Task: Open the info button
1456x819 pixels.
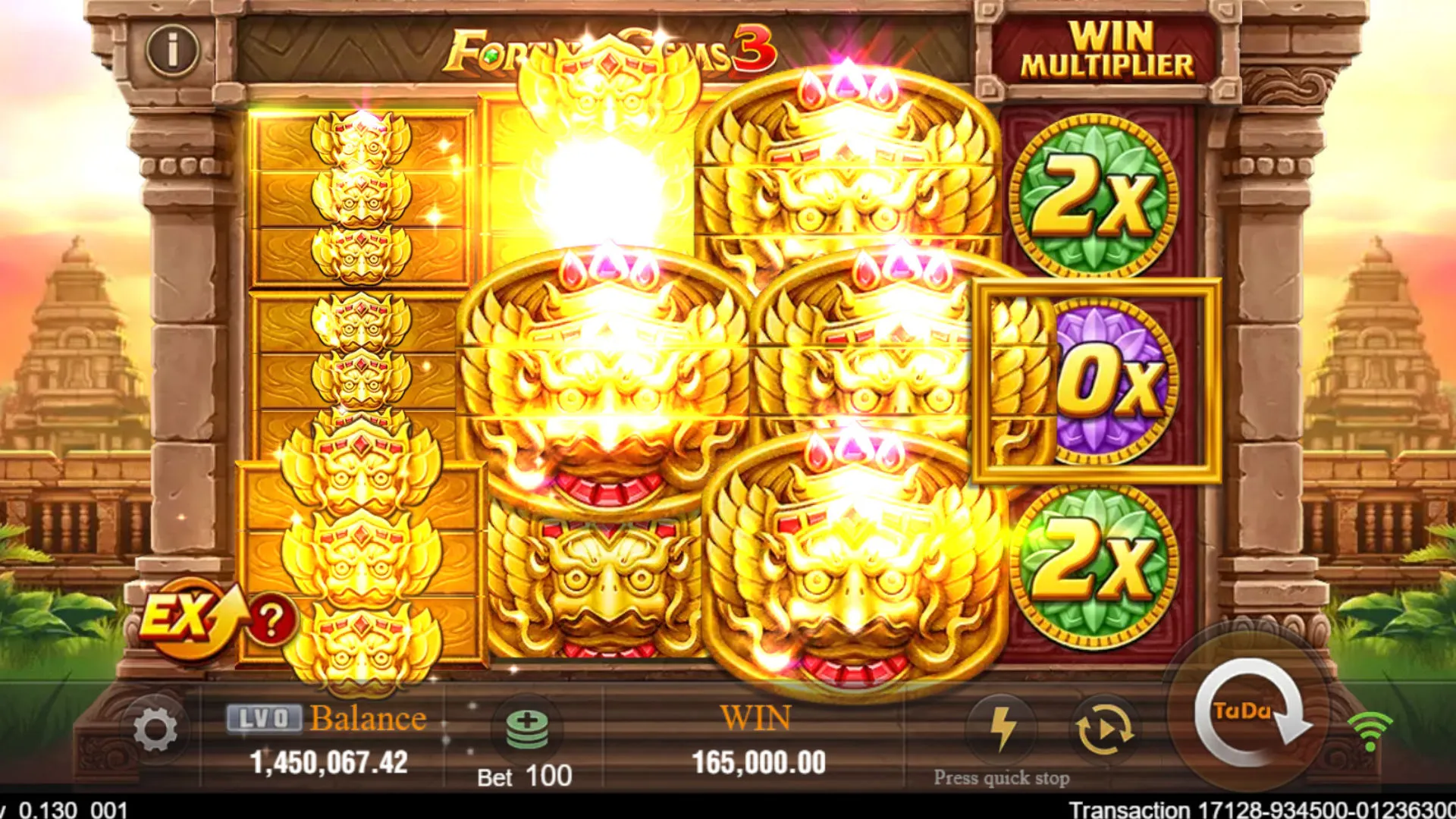Action: tap(172, 50)
